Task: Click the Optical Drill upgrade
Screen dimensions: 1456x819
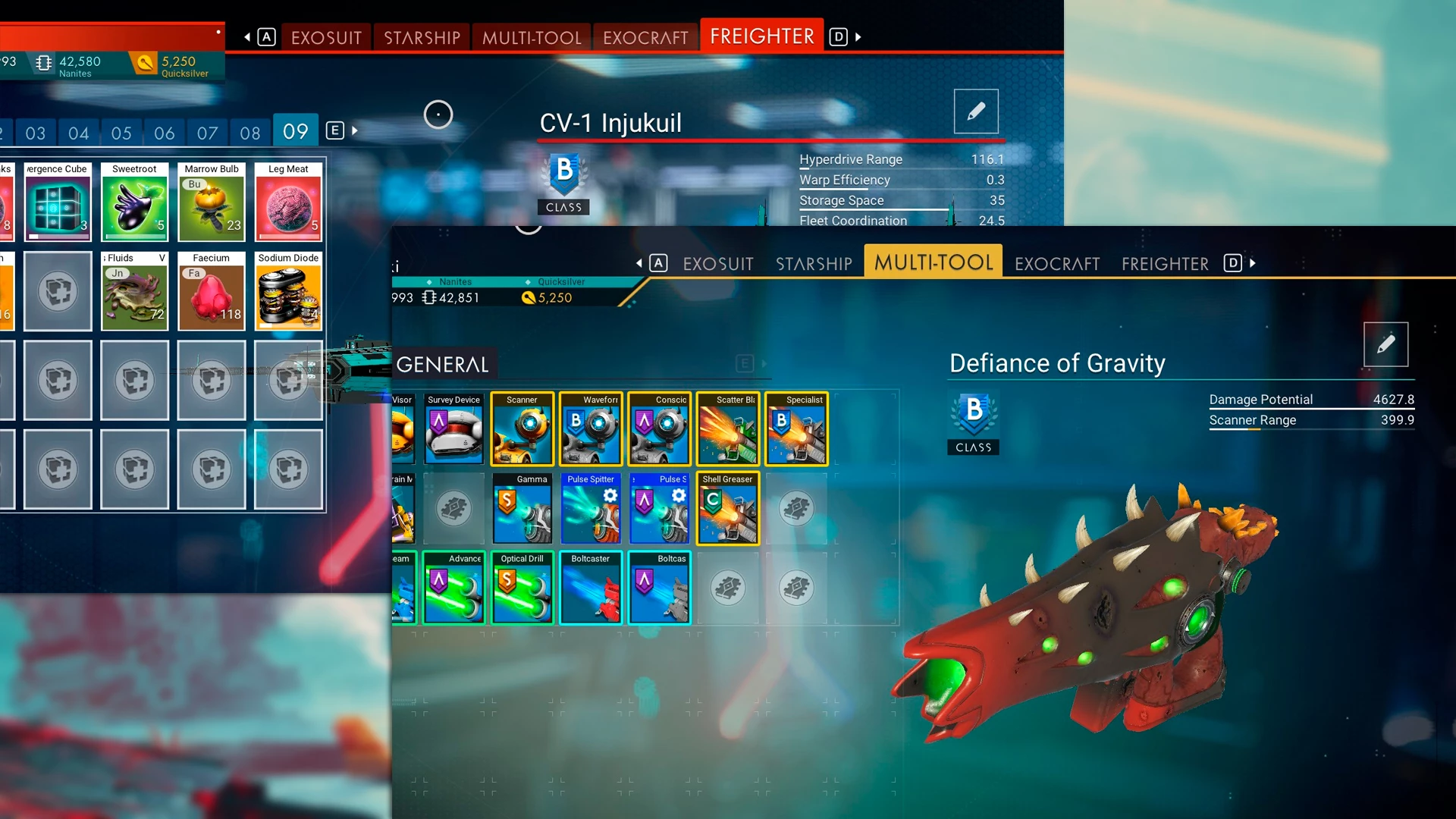Action: [522, 588]
